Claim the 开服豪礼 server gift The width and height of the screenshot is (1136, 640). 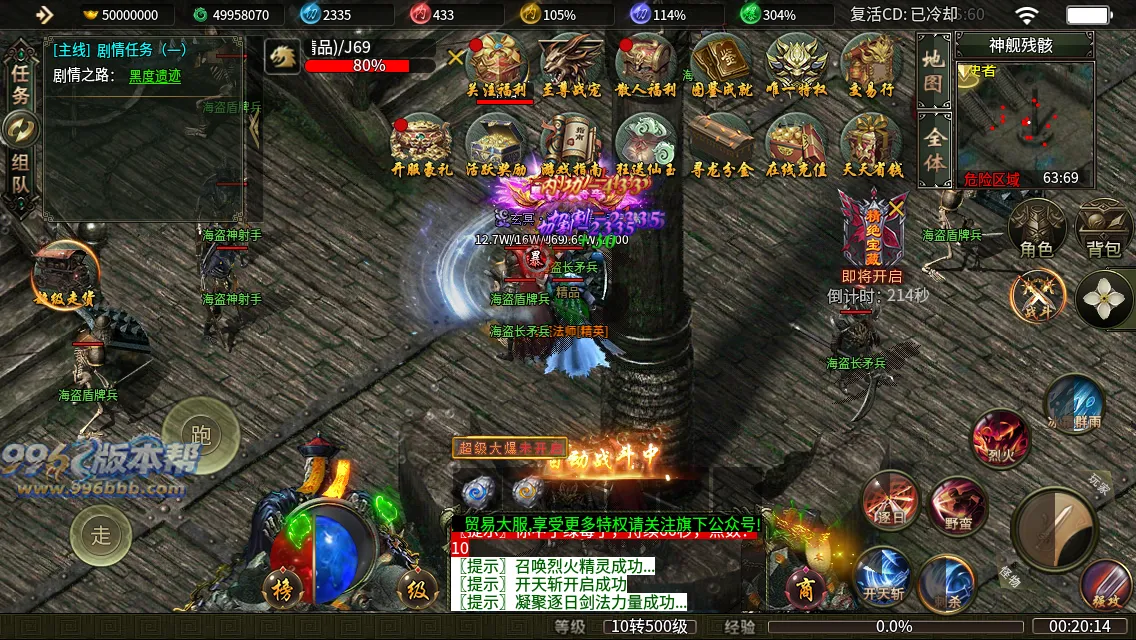(422, 144)
